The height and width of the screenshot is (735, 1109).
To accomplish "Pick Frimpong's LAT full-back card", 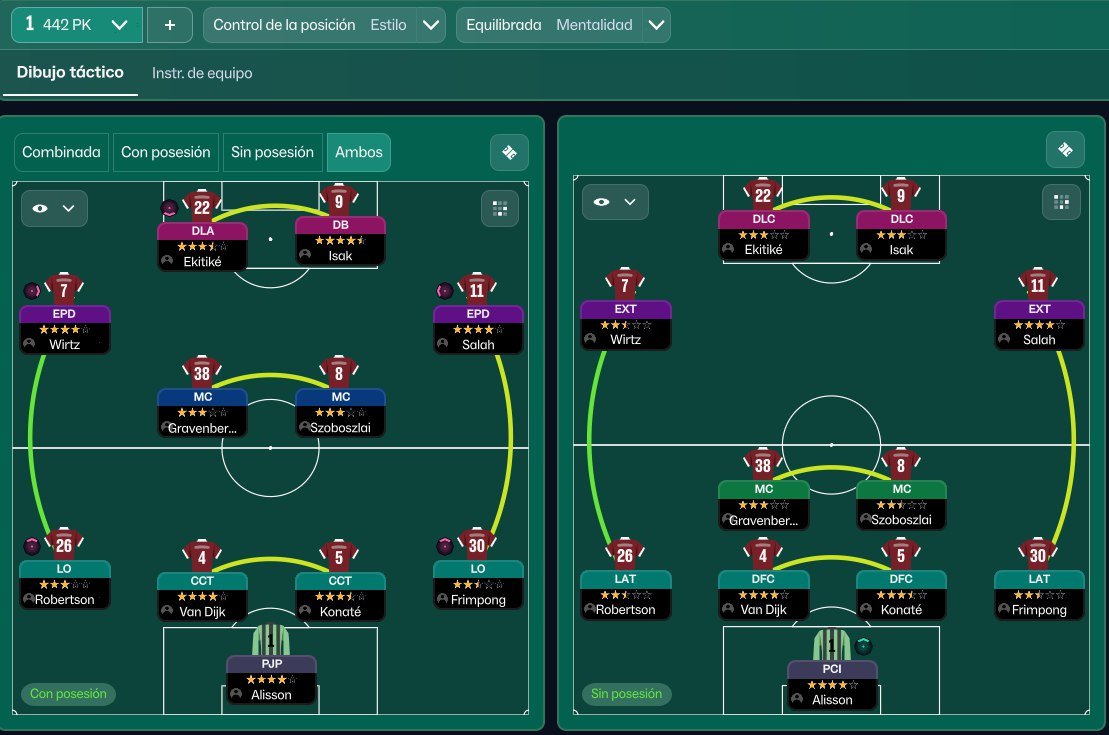I will click(x=1039, y=594).
